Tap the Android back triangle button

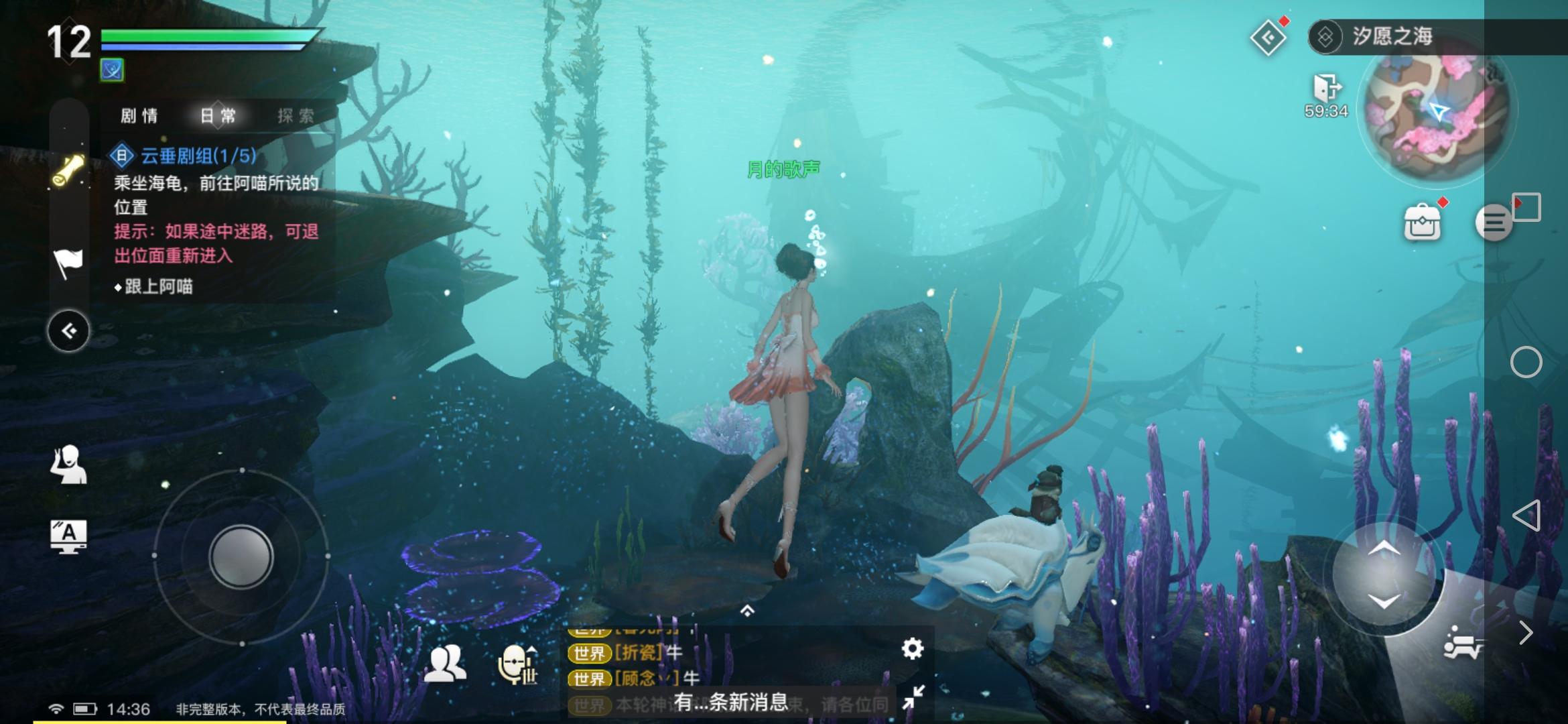coord(1526,516)
